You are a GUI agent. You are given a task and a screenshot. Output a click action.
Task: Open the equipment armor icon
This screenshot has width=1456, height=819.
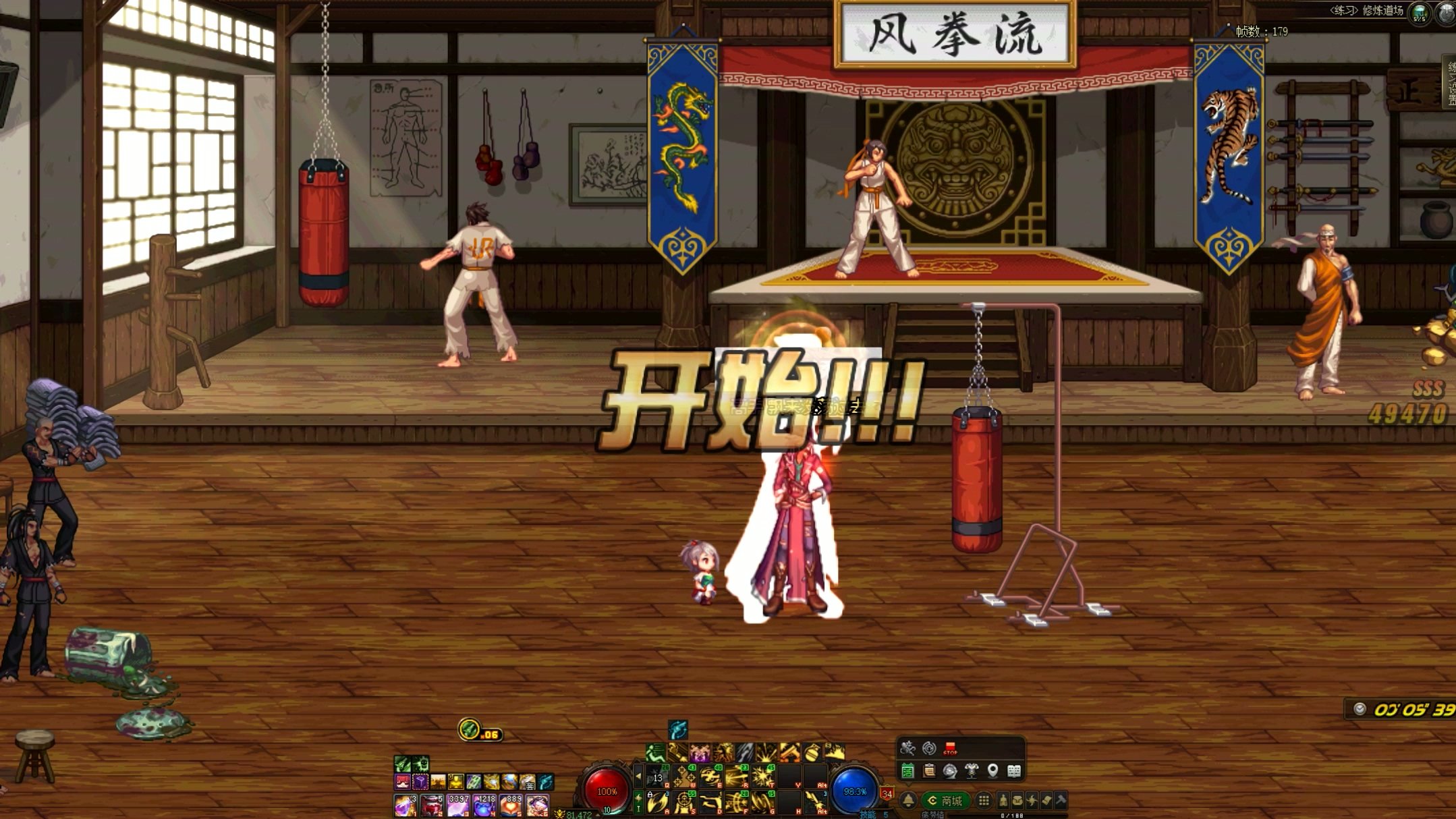coord(972,771)
